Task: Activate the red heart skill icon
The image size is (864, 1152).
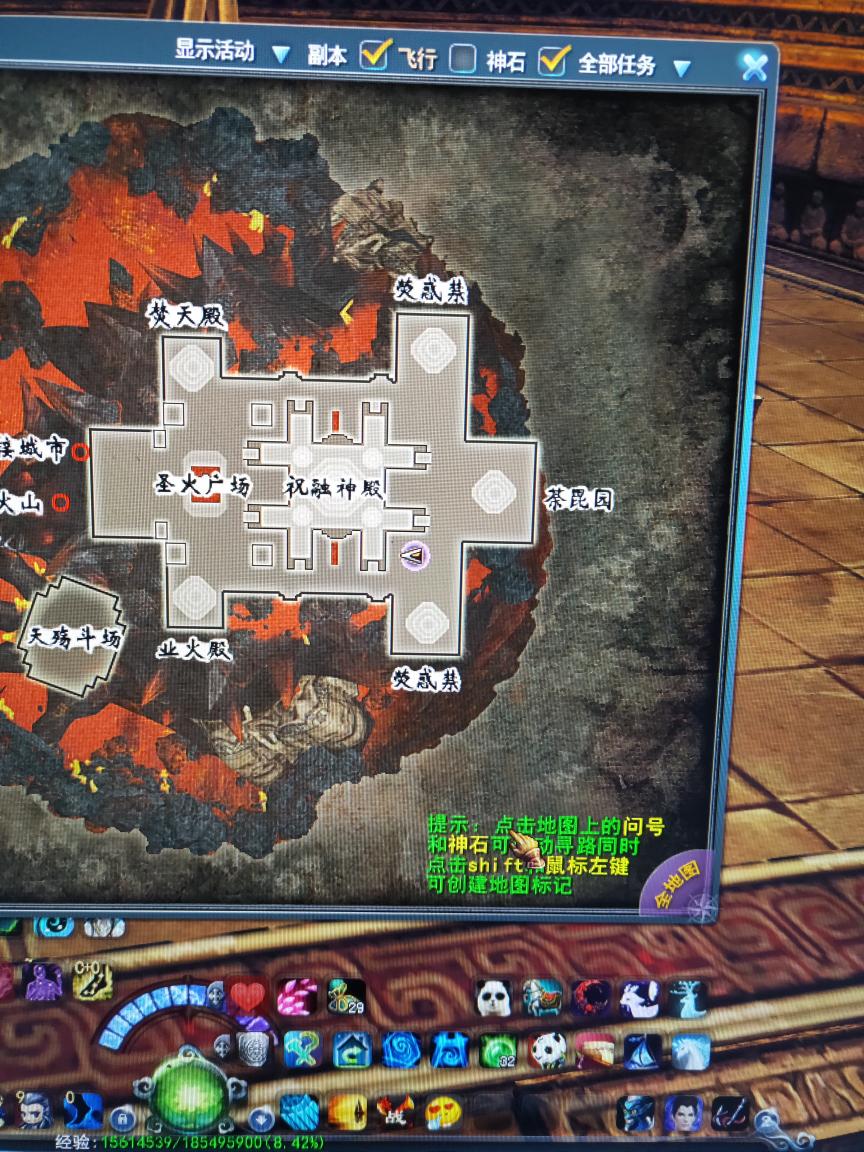Action: 248,995
